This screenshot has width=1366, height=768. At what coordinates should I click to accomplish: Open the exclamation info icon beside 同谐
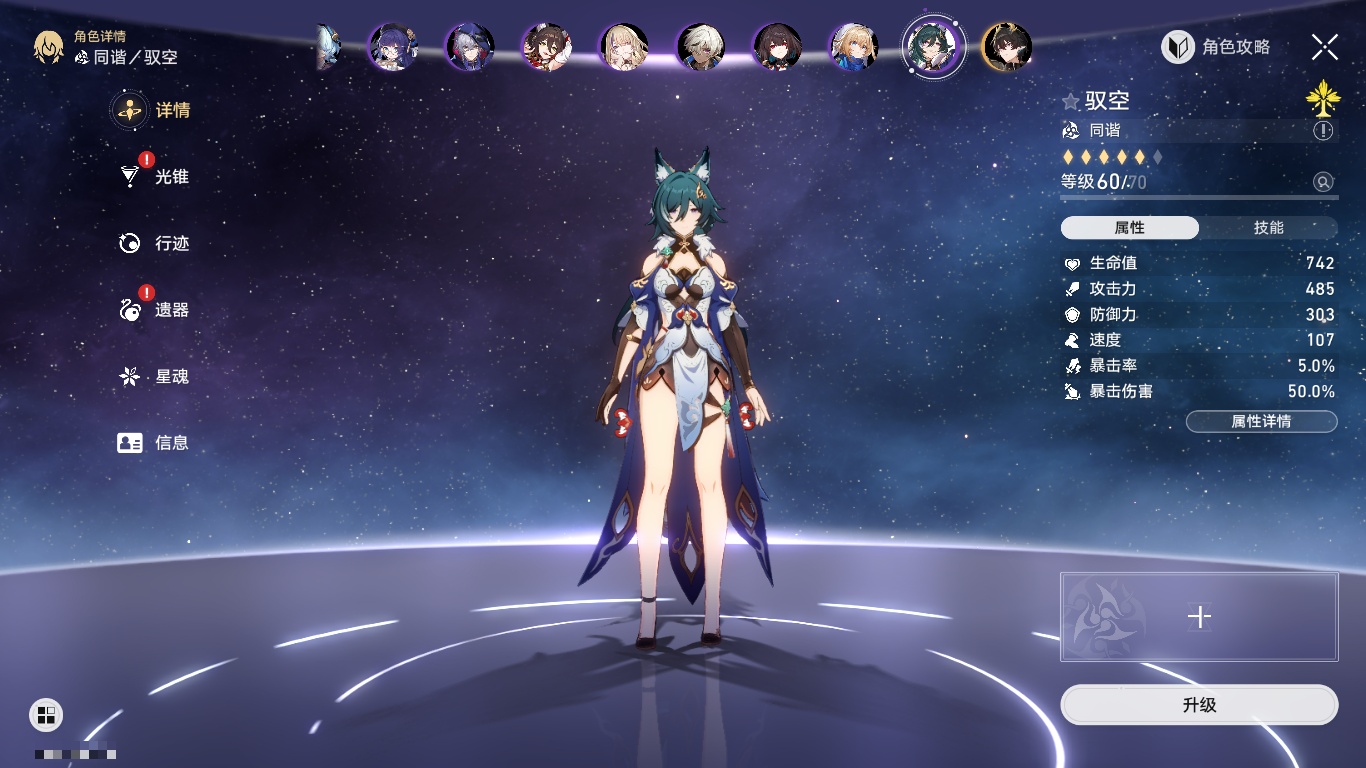point(1323,131)
